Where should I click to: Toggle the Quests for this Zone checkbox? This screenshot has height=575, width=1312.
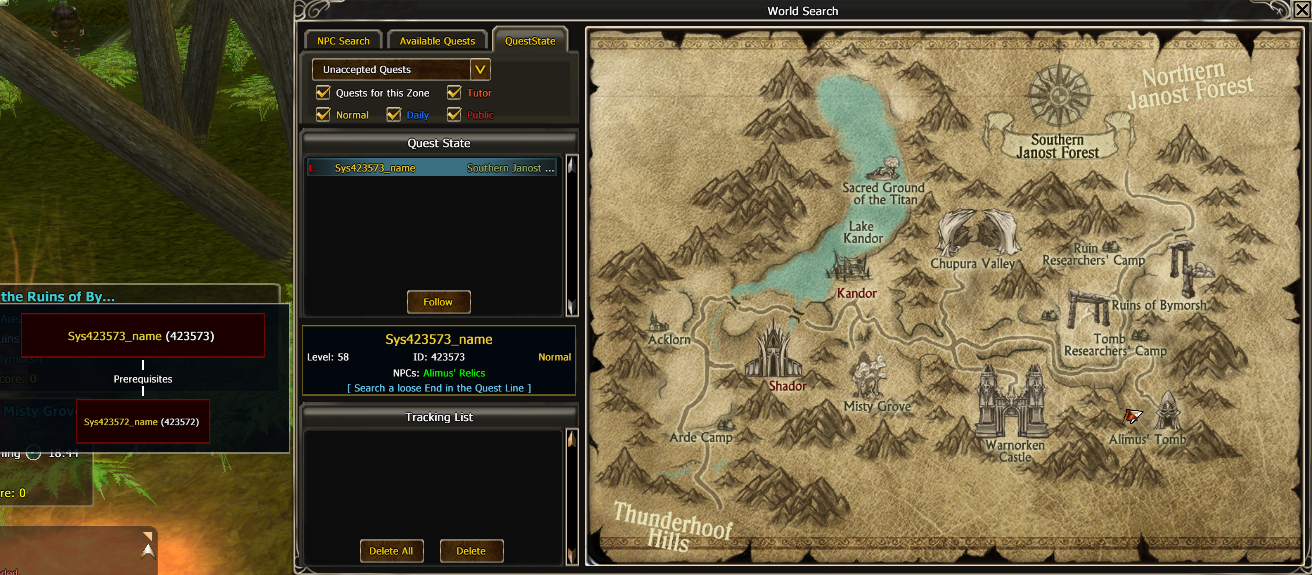(323, 93)
